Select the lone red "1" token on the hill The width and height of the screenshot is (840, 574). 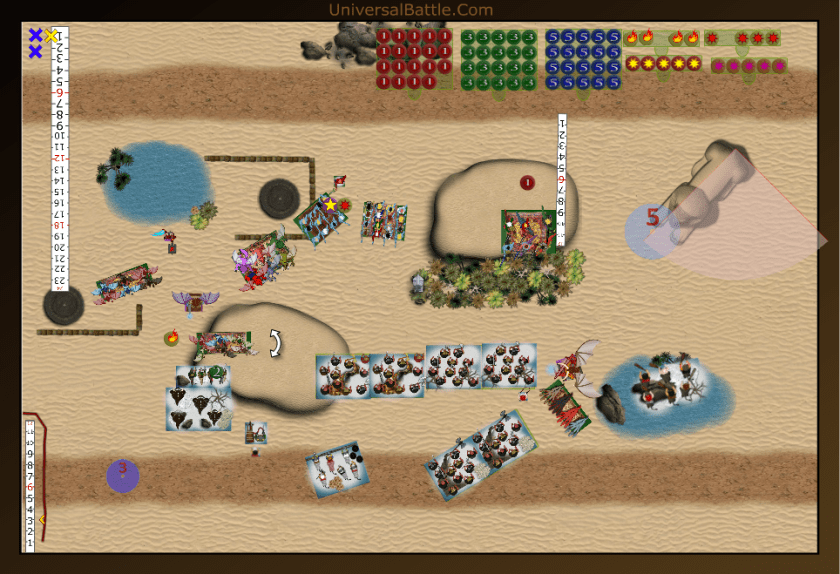click(527, 182)
